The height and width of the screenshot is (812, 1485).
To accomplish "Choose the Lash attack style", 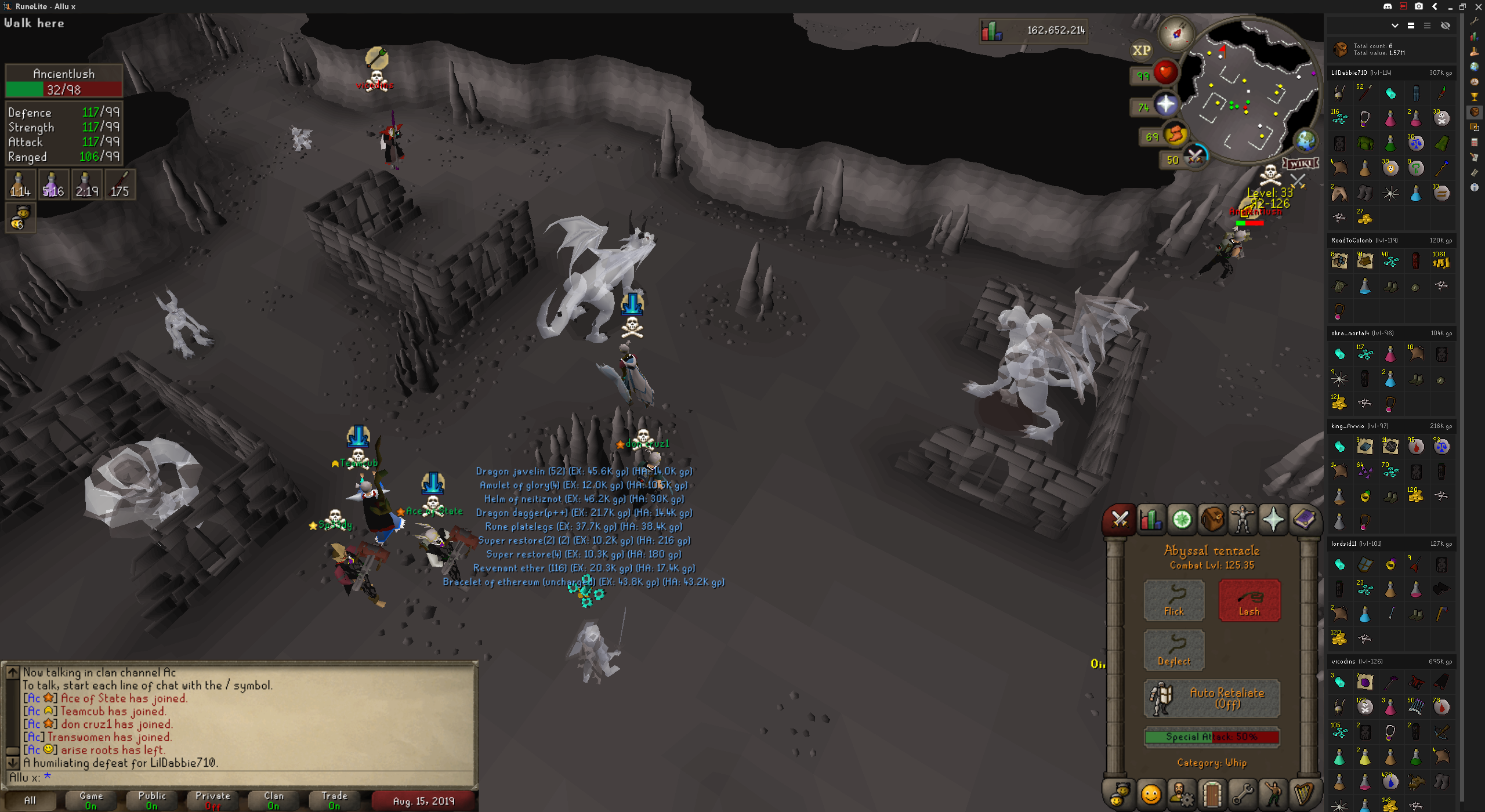I will (1249, 600).
